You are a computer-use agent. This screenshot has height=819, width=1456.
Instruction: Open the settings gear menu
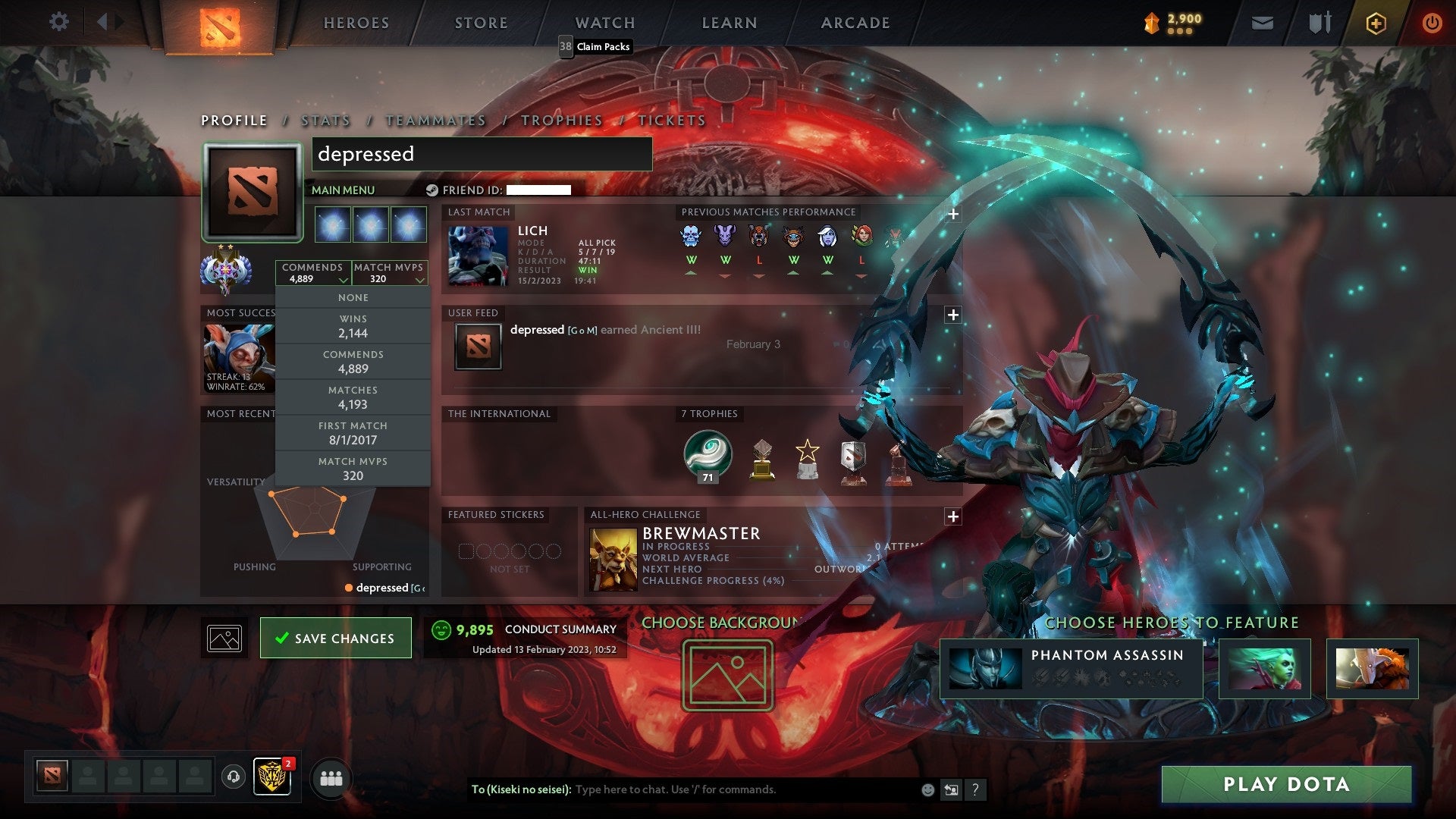(59, 22)
